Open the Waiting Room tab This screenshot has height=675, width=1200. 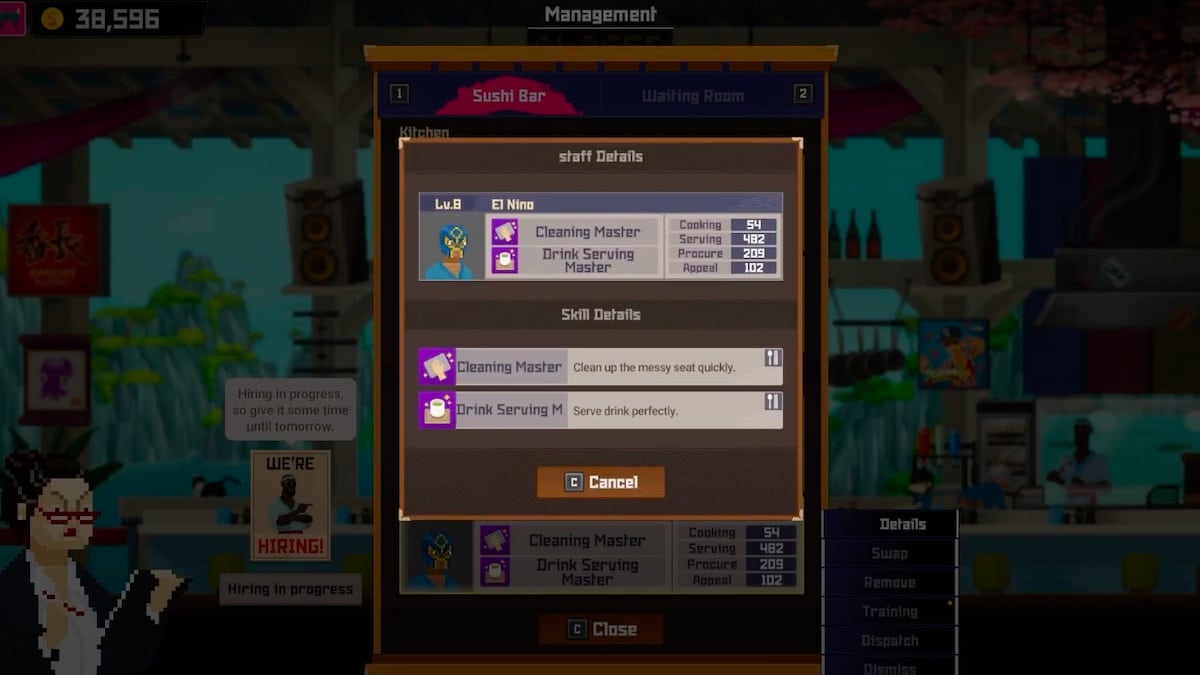pos(692,96)
